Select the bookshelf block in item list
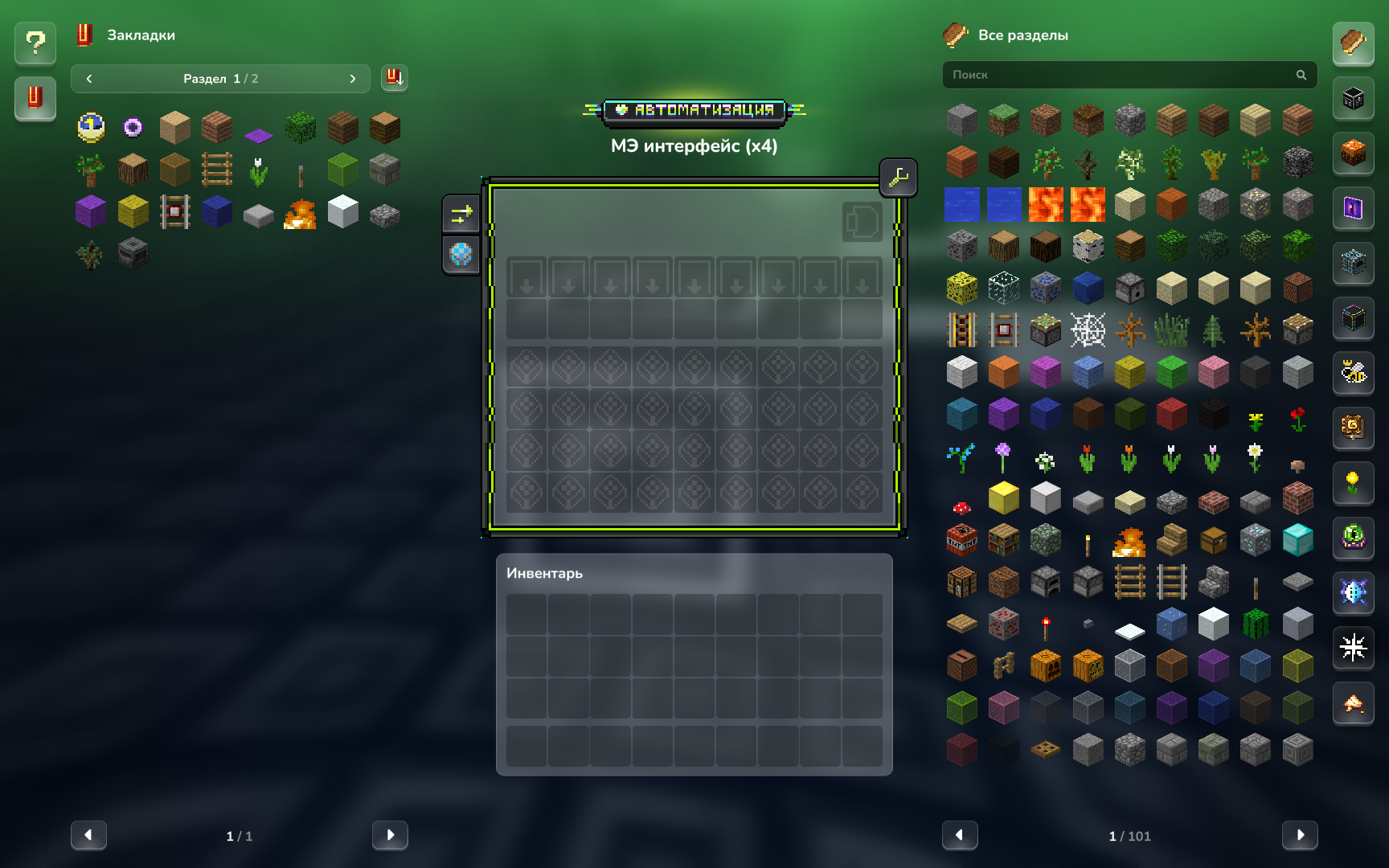1389x868 pixels. point(1003,541)
